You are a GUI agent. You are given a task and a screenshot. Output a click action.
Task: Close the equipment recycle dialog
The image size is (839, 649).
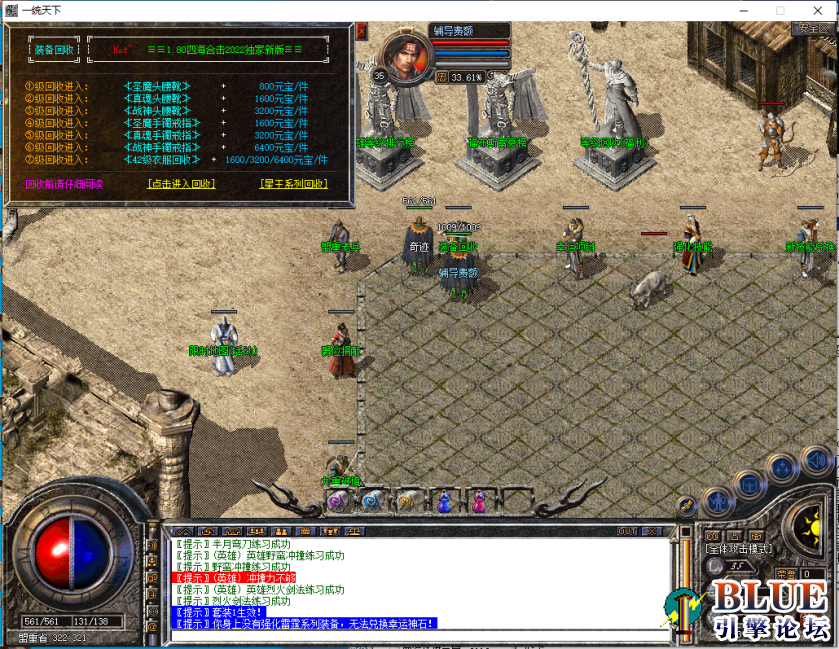361,32
